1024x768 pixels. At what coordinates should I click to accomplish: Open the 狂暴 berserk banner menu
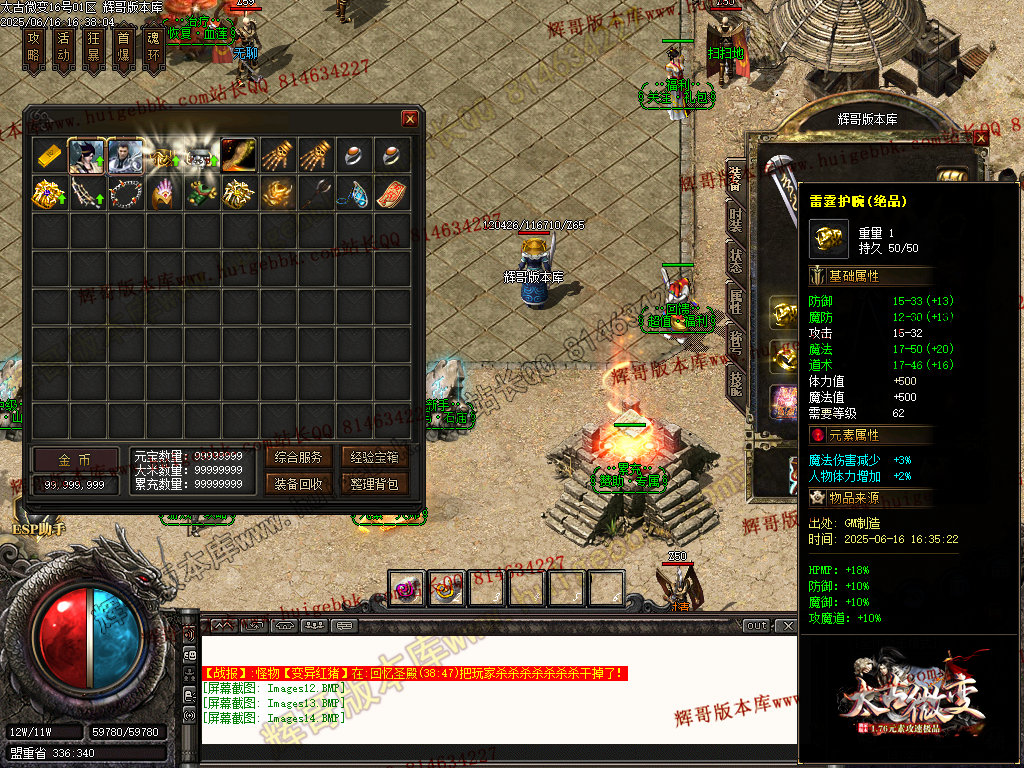point(93,47)
